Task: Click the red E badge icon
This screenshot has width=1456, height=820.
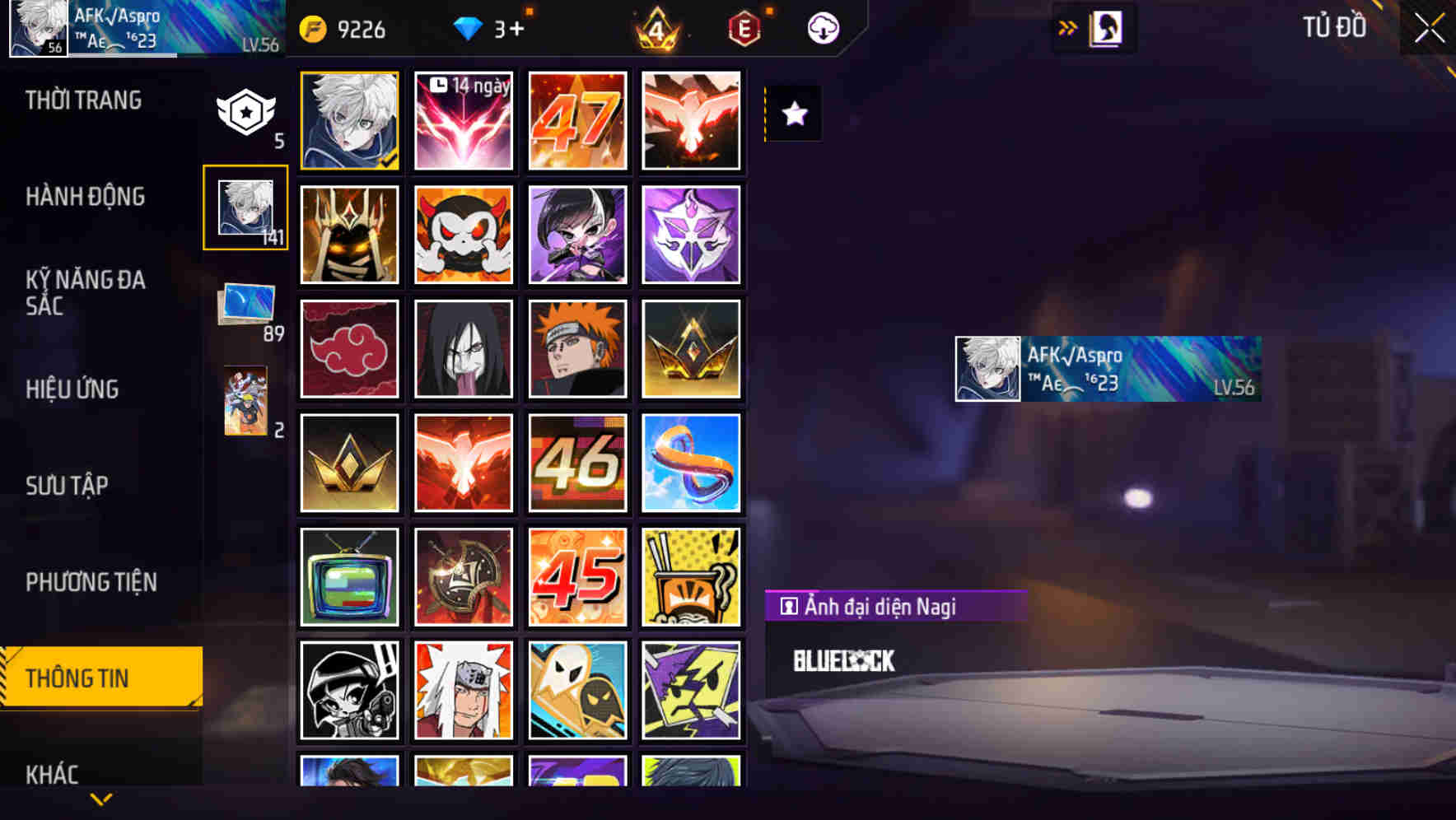Action: [x=740, y=27]
